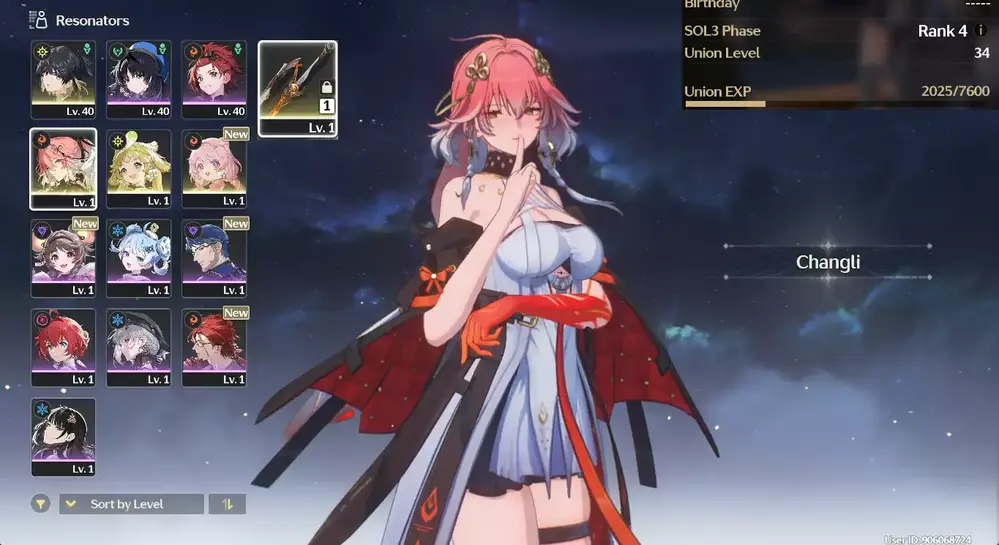The height and width of the screenshot is (545, 999).
Task: Open the locked Lv. 1 weapon slot
Action: pyautogui.click(x=298, y=88)
